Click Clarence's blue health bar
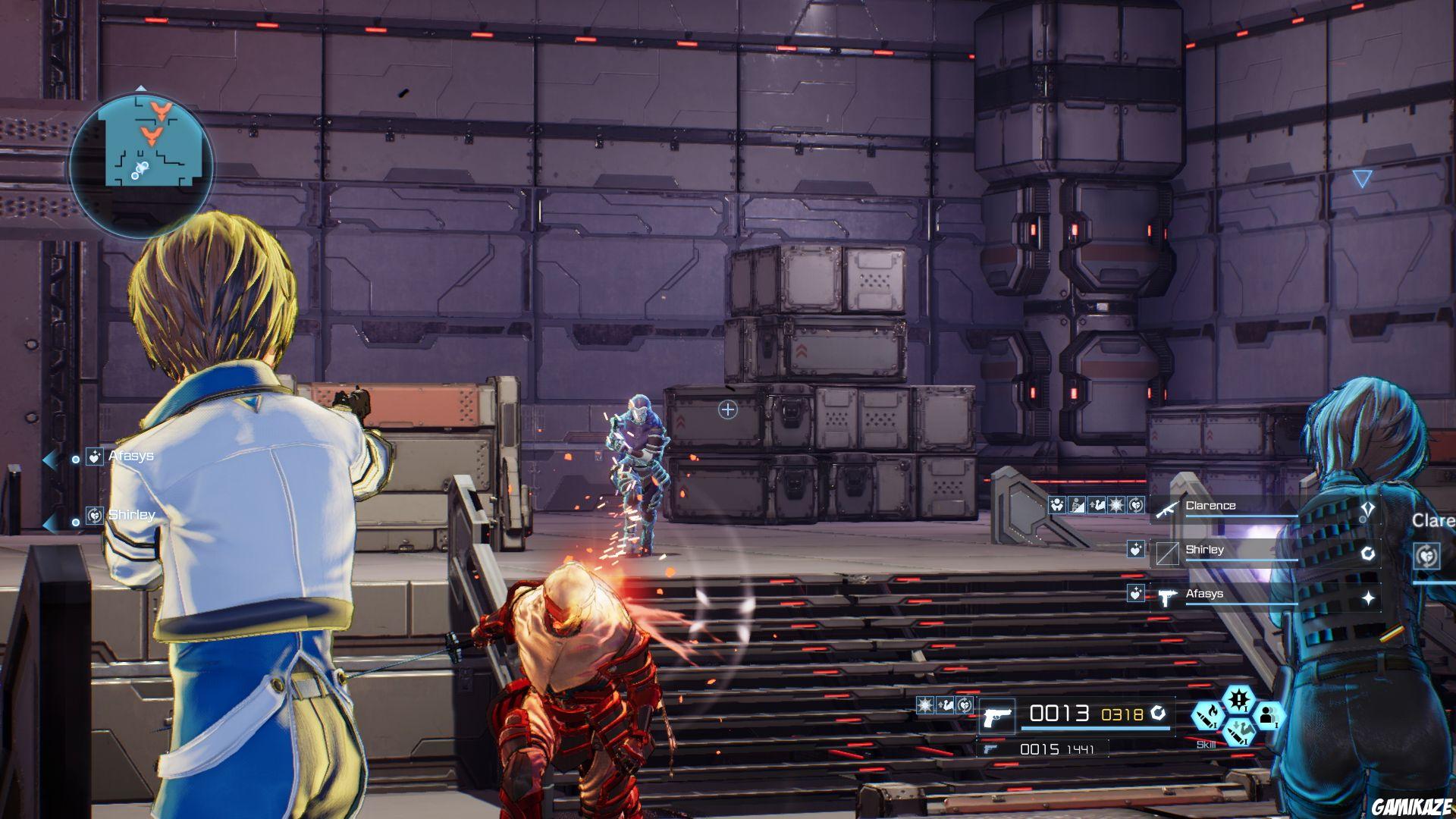 1242,516
